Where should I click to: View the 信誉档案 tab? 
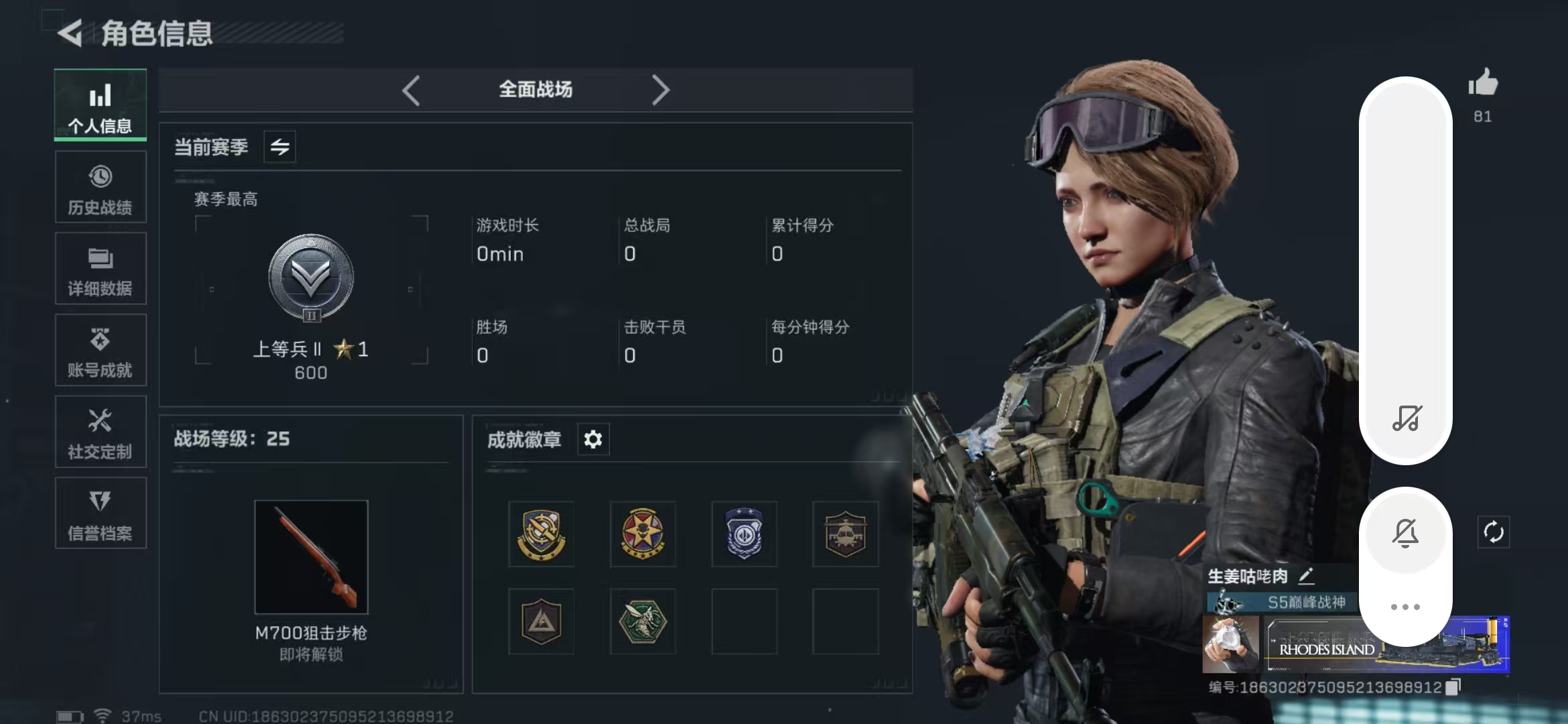click(101, 514)
